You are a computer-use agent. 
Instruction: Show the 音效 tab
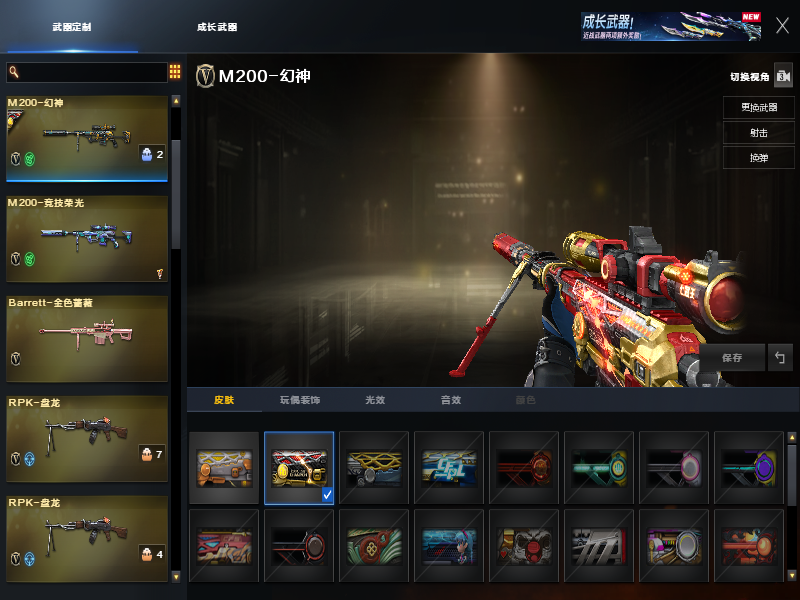[451, 400]
